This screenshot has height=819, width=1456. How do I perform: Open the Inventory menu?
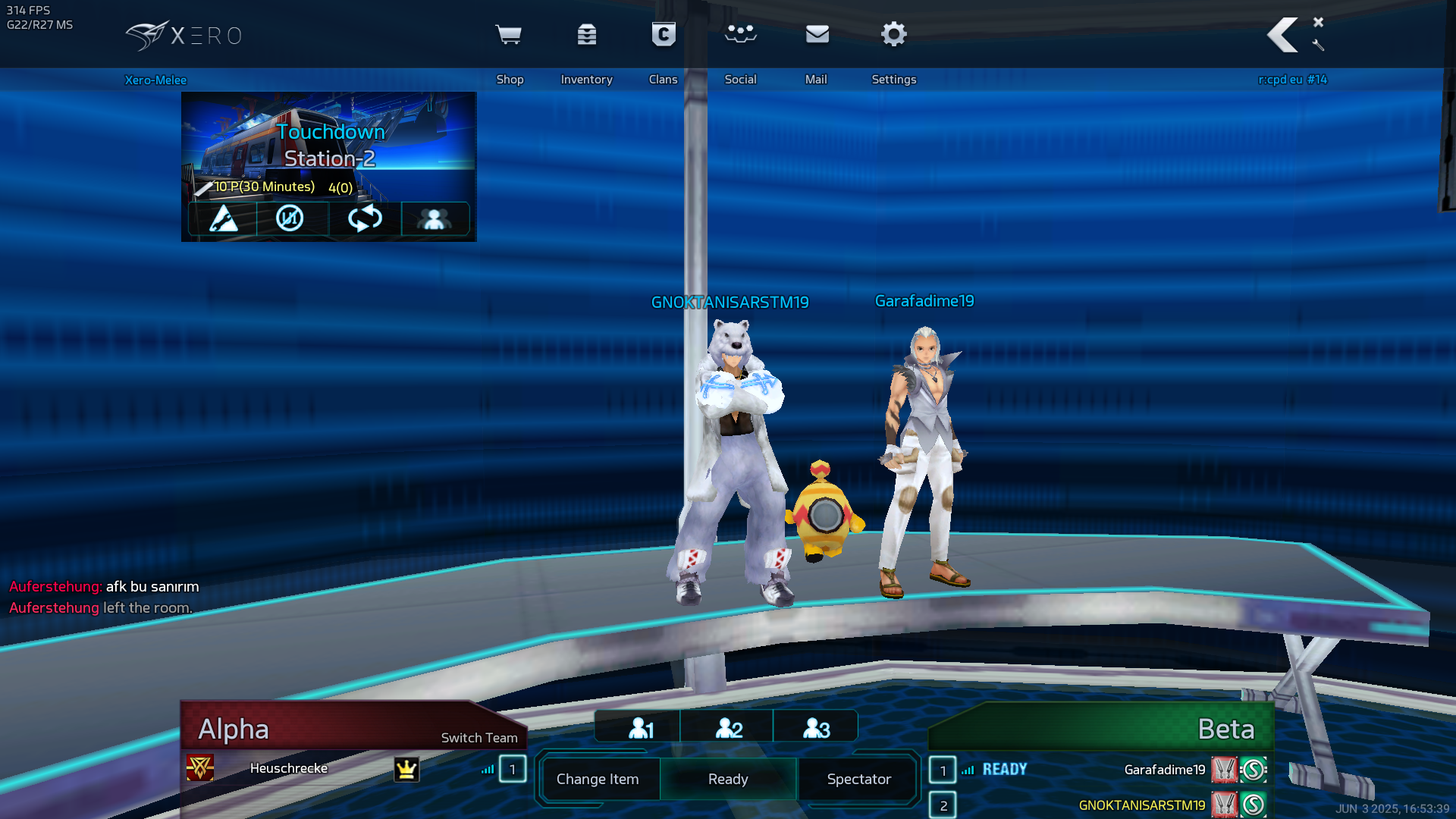pyautogui.click(x=586, y=36)
